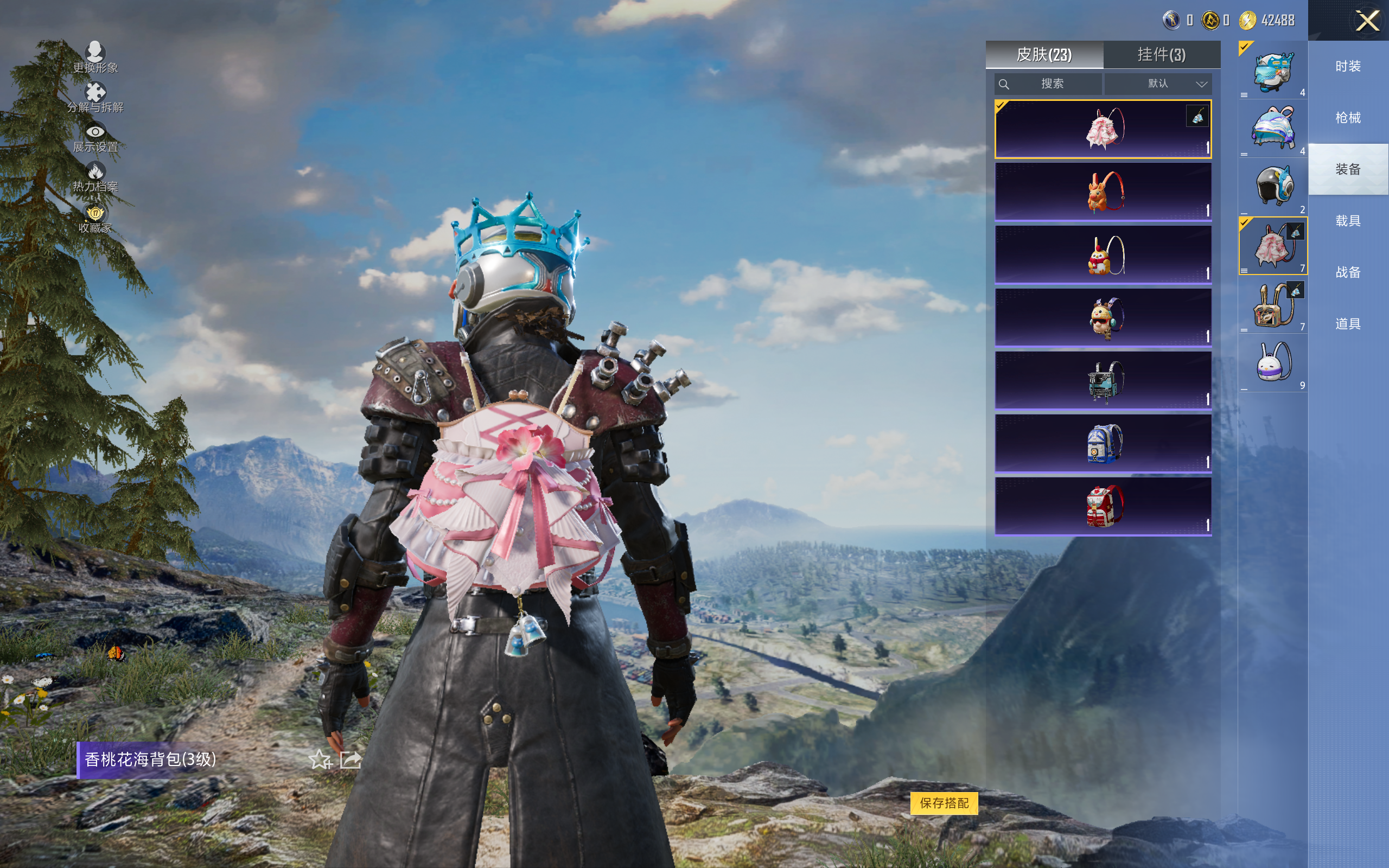Open 更换形象 change appearance option

95,57
